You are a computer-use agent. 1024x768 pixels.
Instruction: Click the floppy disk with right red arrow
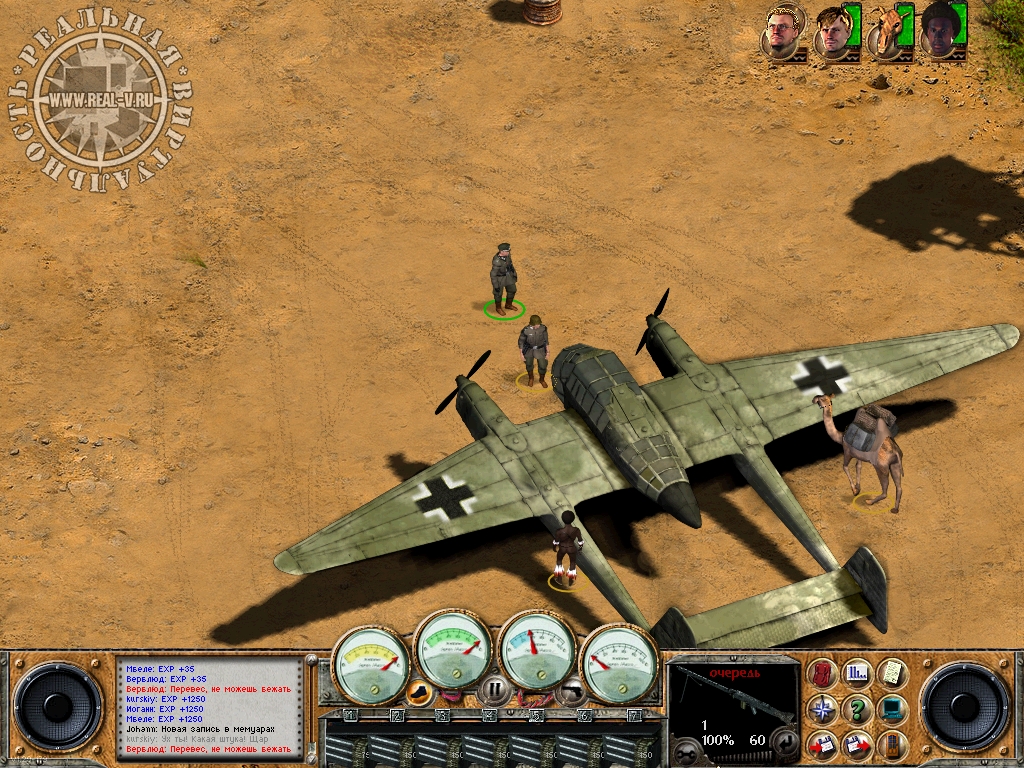(x=857, y=745)
